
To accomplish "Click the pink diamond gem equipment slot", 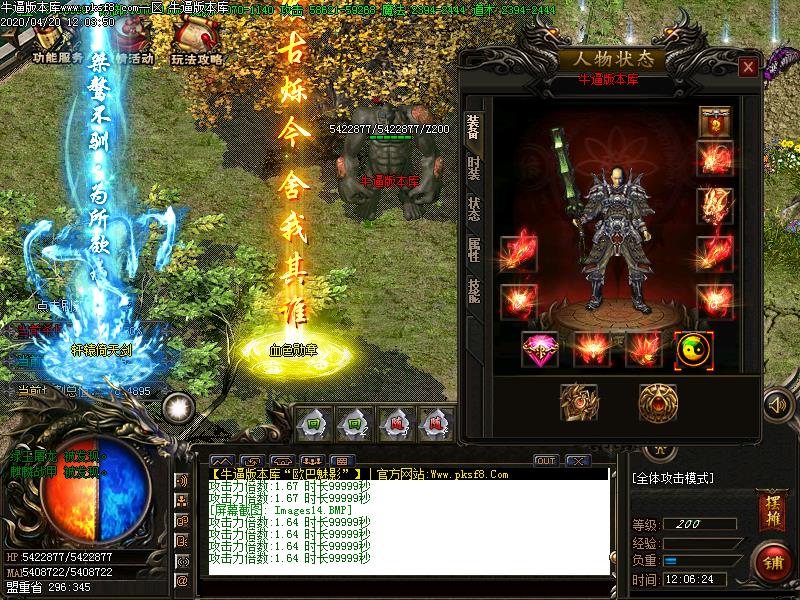I will [x=540, y=349].
